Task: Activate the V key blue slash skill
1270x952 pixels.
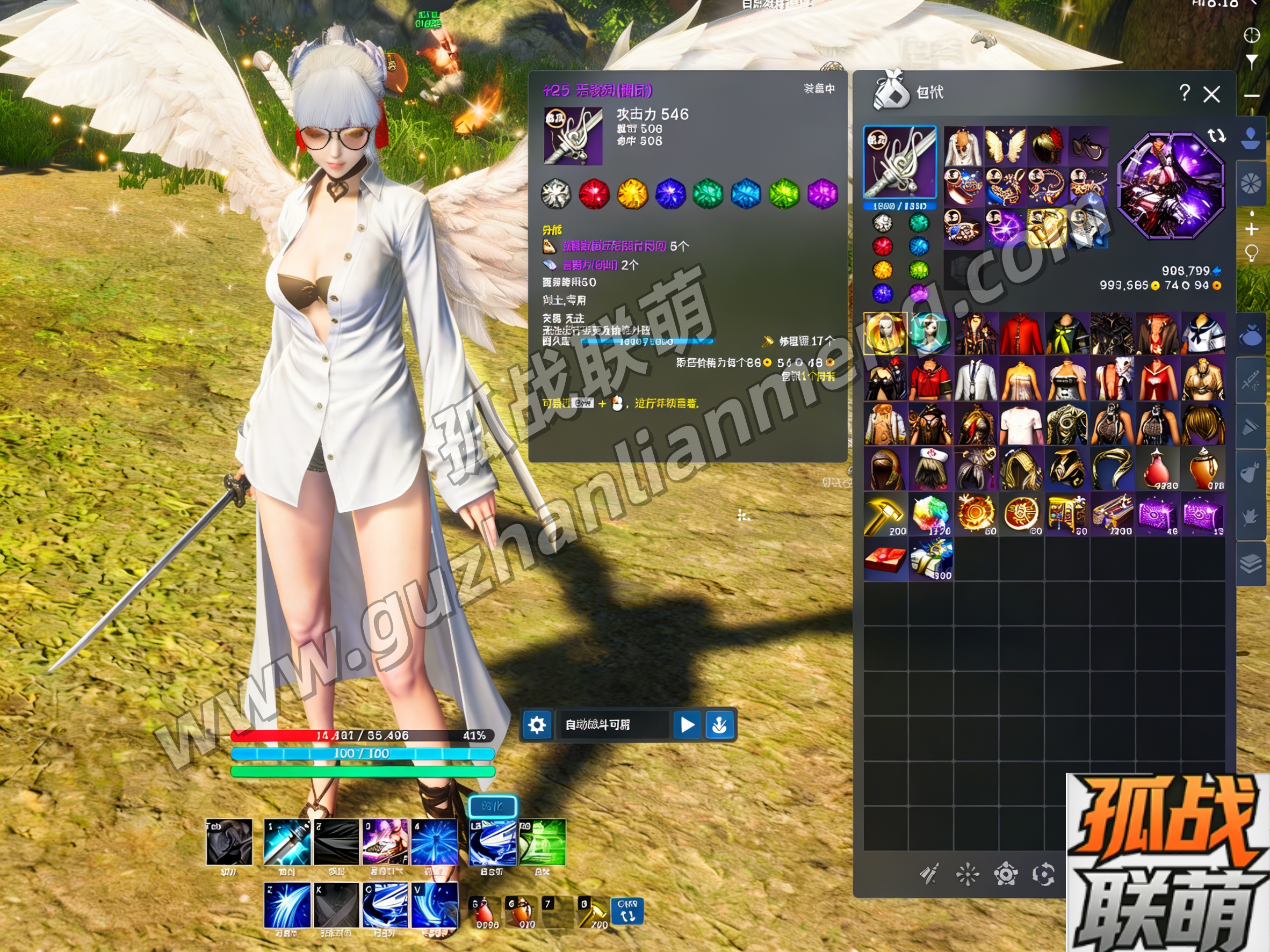Action: coord(435,905)
